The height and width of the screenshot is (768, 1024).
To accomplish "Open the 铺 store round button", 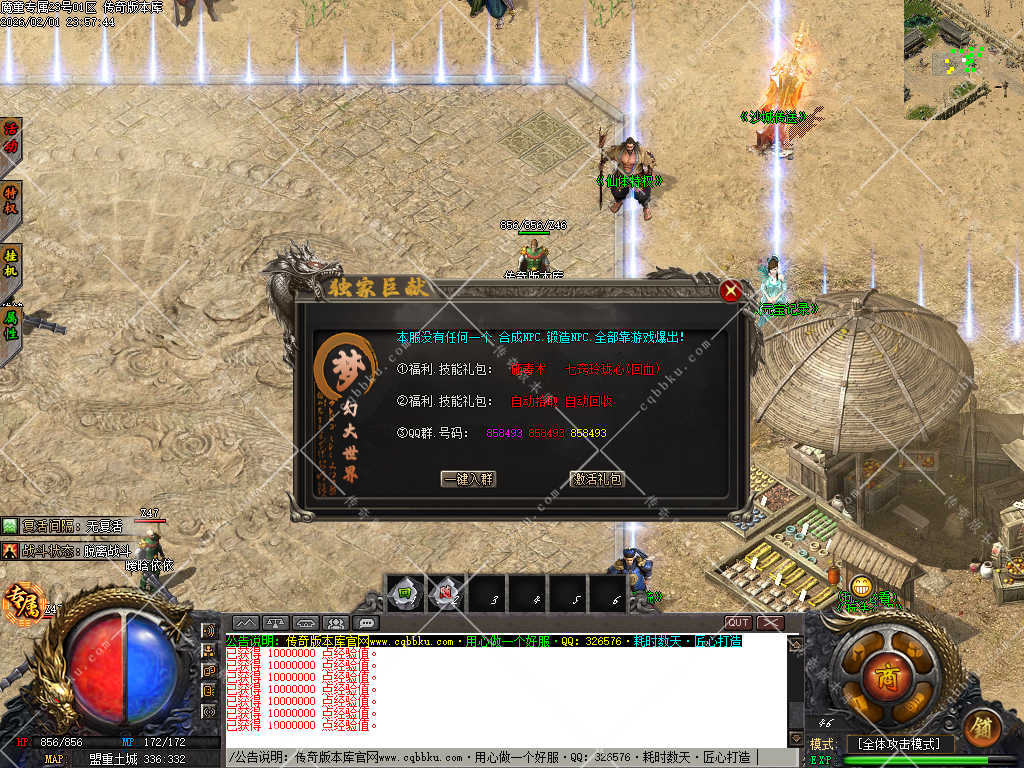I will 982,728.
